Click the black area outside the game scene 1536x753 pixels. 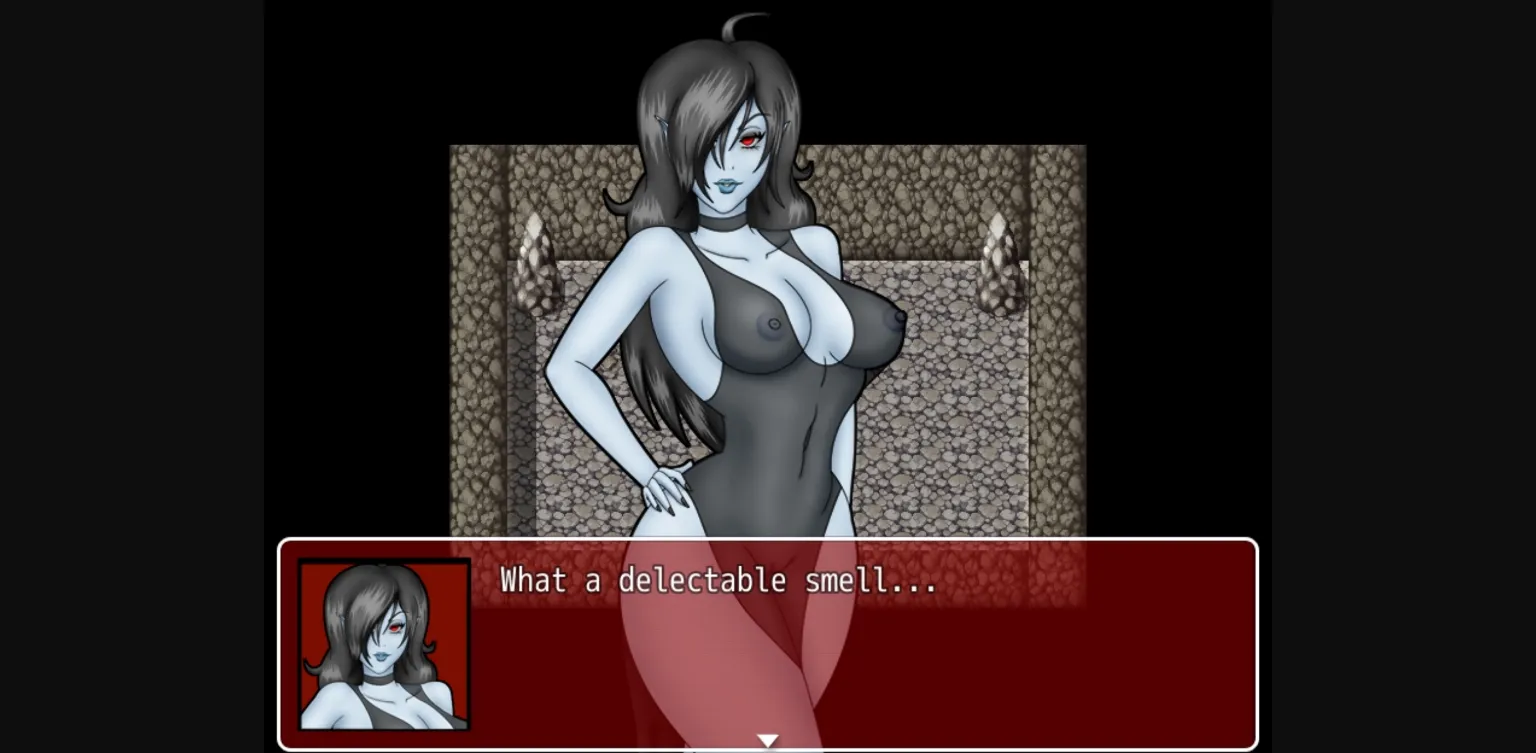coord(130,300)
